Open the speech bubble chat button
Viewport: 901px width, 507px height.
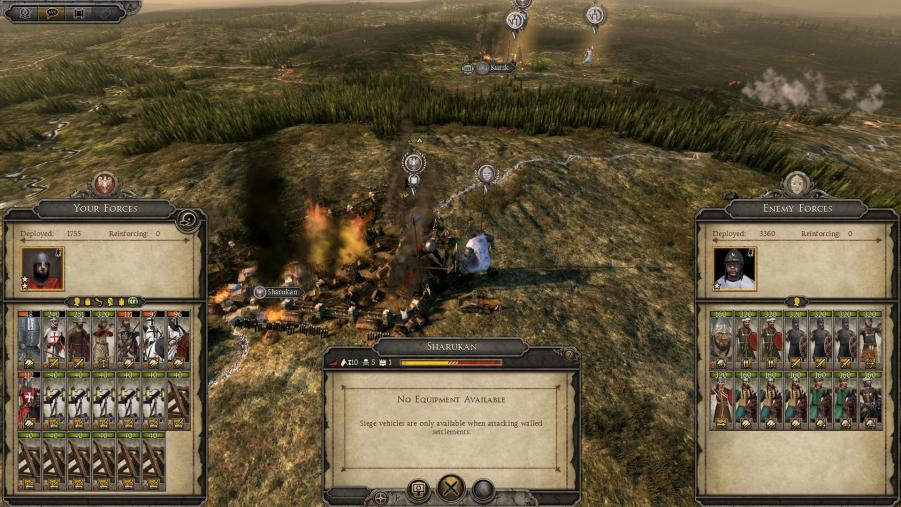52,13
